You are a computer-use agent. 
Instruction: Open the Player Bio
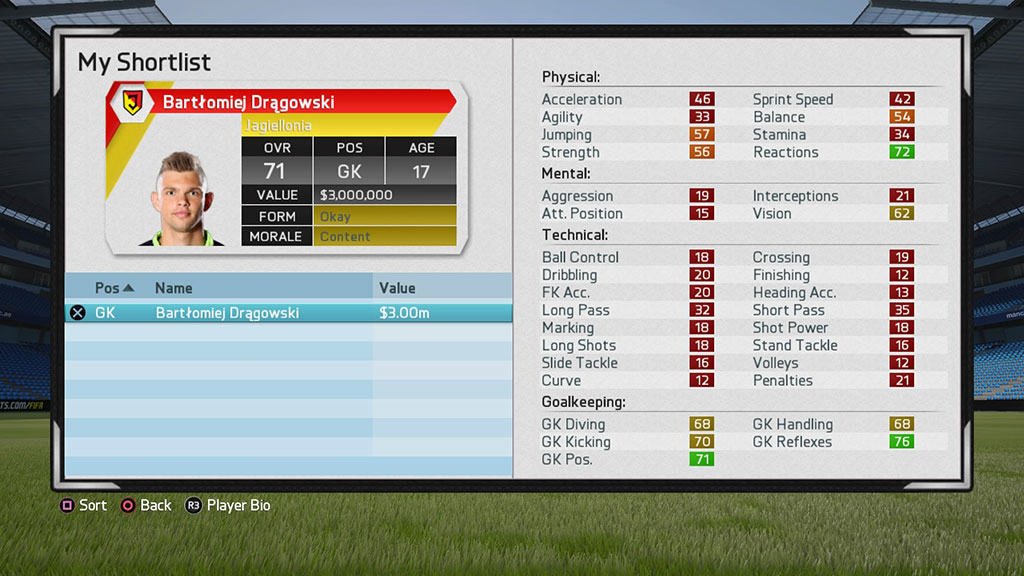(x=227, y=505)
